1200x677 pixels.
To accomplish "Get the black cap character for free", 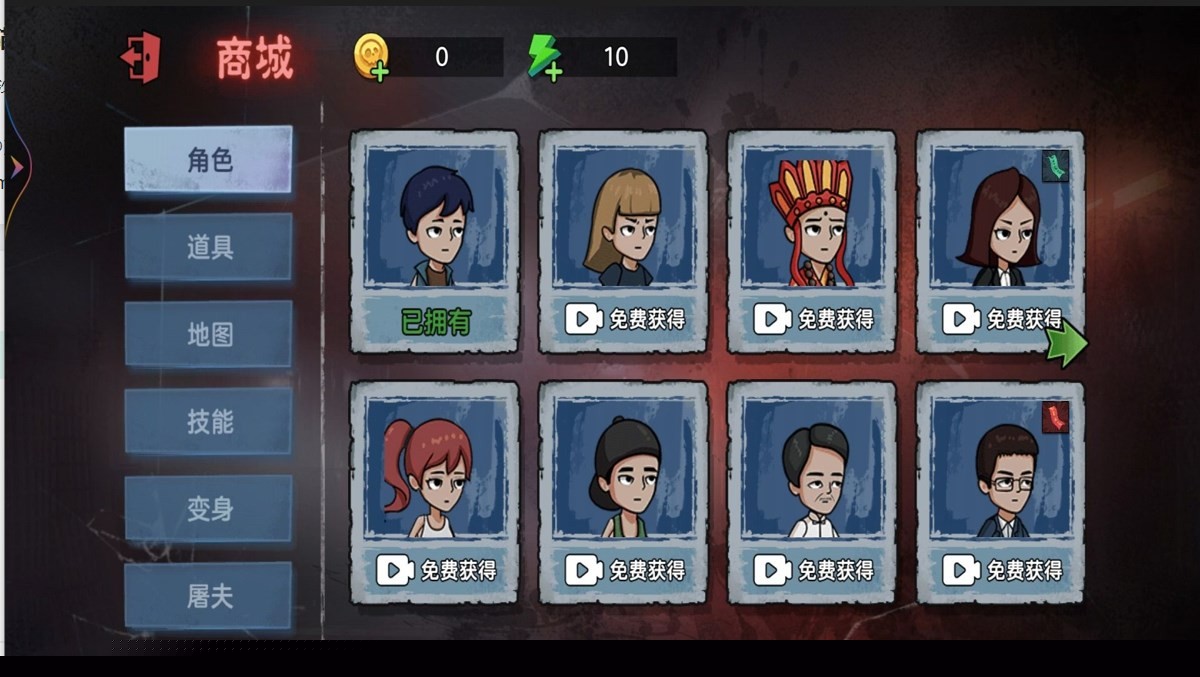I will click(x=624, y=570).
